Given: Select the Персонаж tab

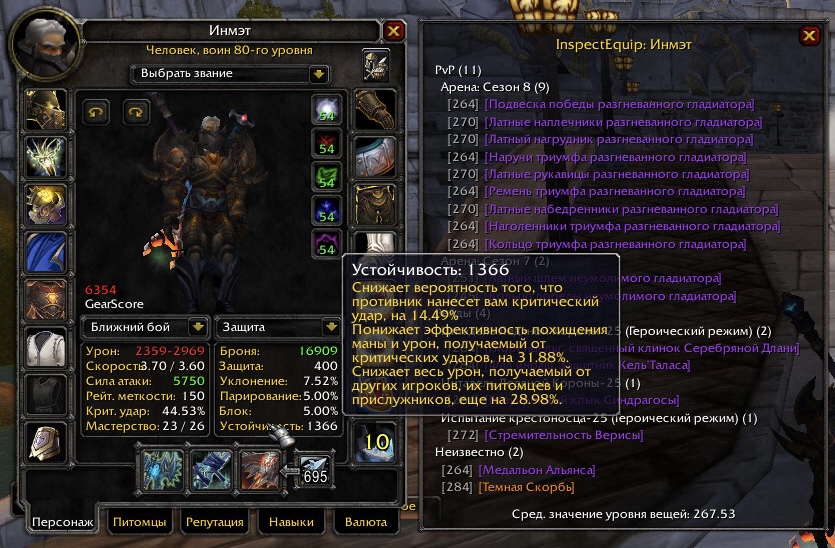Looking at the screenshot, I should [62, 522].
